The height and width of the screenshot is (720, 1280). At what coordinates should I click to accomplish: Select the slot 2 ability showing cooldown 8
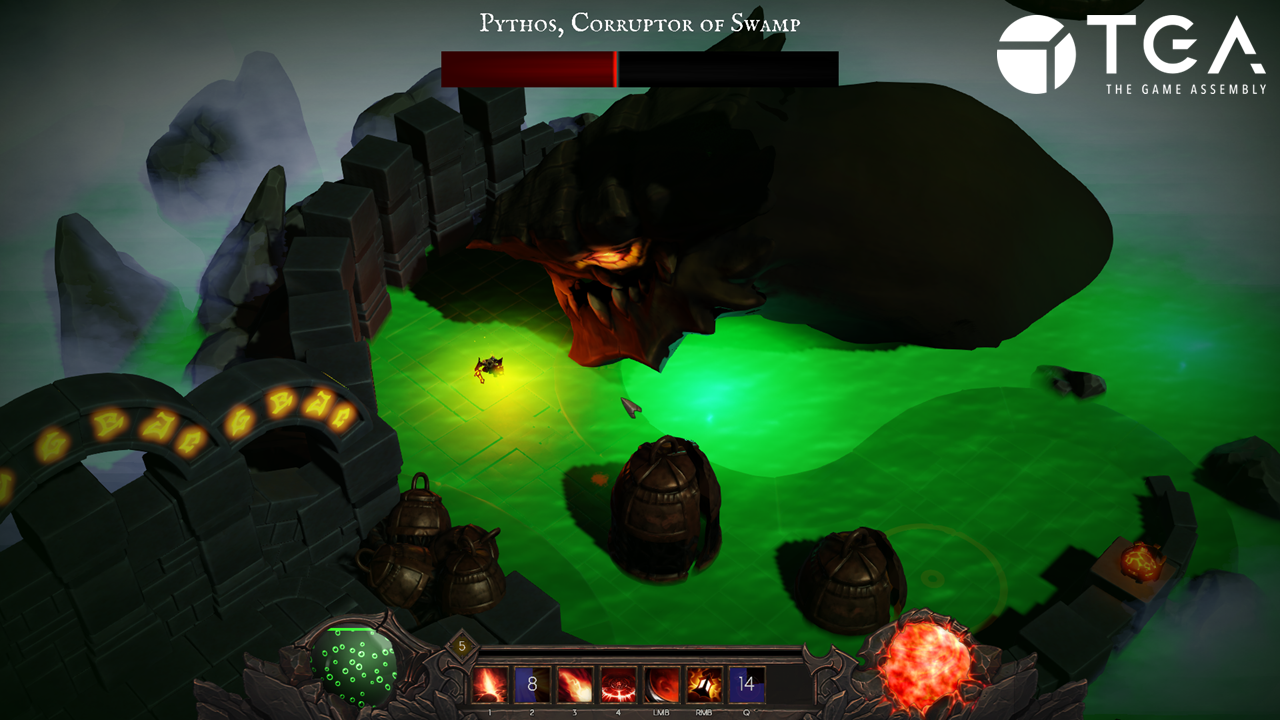click(533, 685)
